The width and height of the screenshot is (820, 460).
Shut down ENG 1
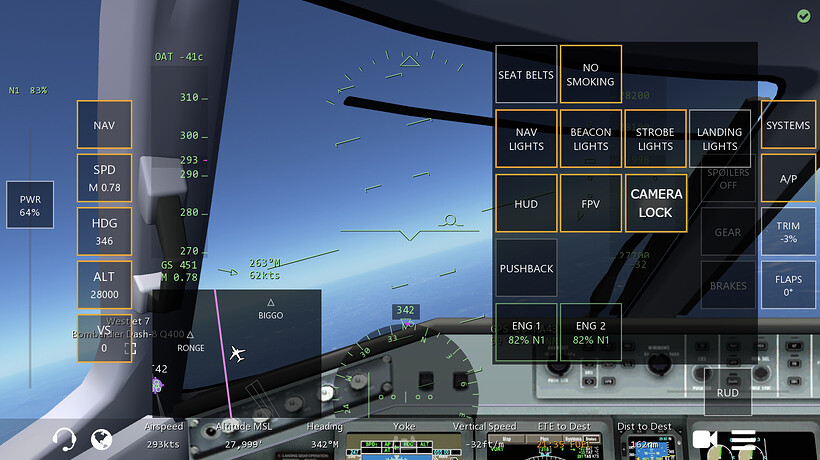pos(526,332)
